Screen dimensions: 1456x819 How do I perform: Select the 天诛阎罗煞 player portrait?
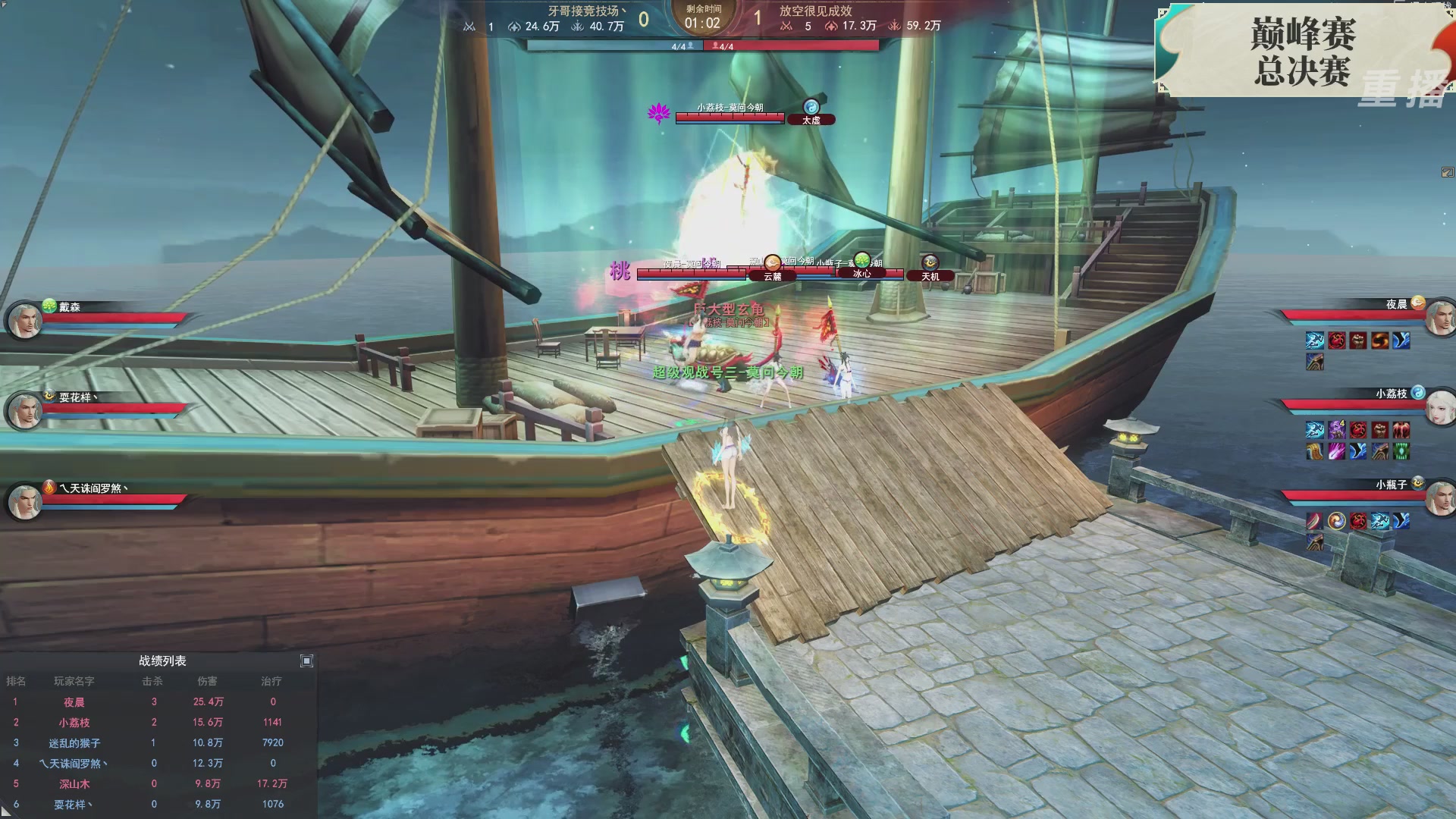click(x=24, y=501)
